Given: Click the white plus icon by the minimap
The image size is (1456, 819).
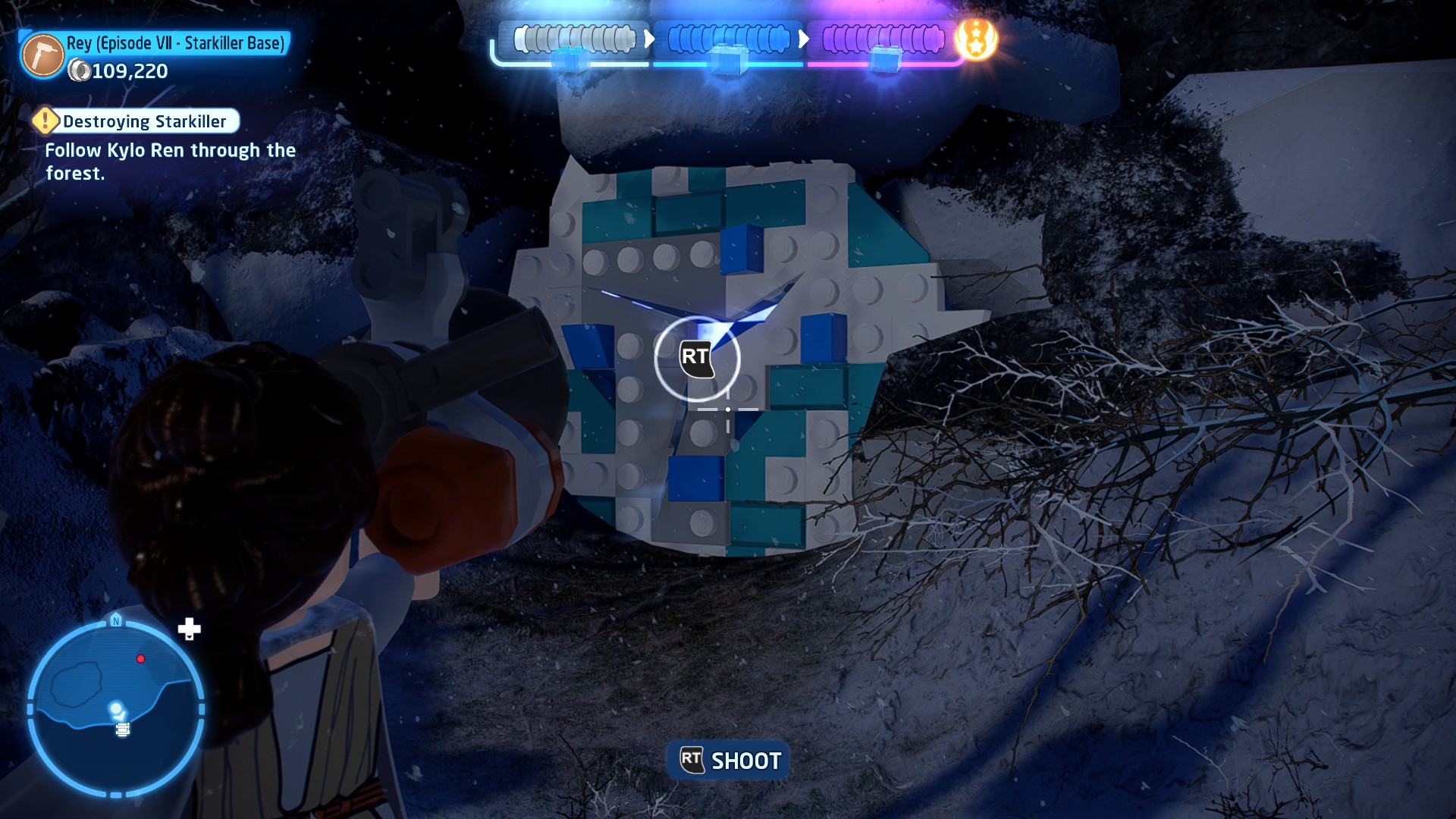Looking at the screenshot, I should [x=189, y=629].
